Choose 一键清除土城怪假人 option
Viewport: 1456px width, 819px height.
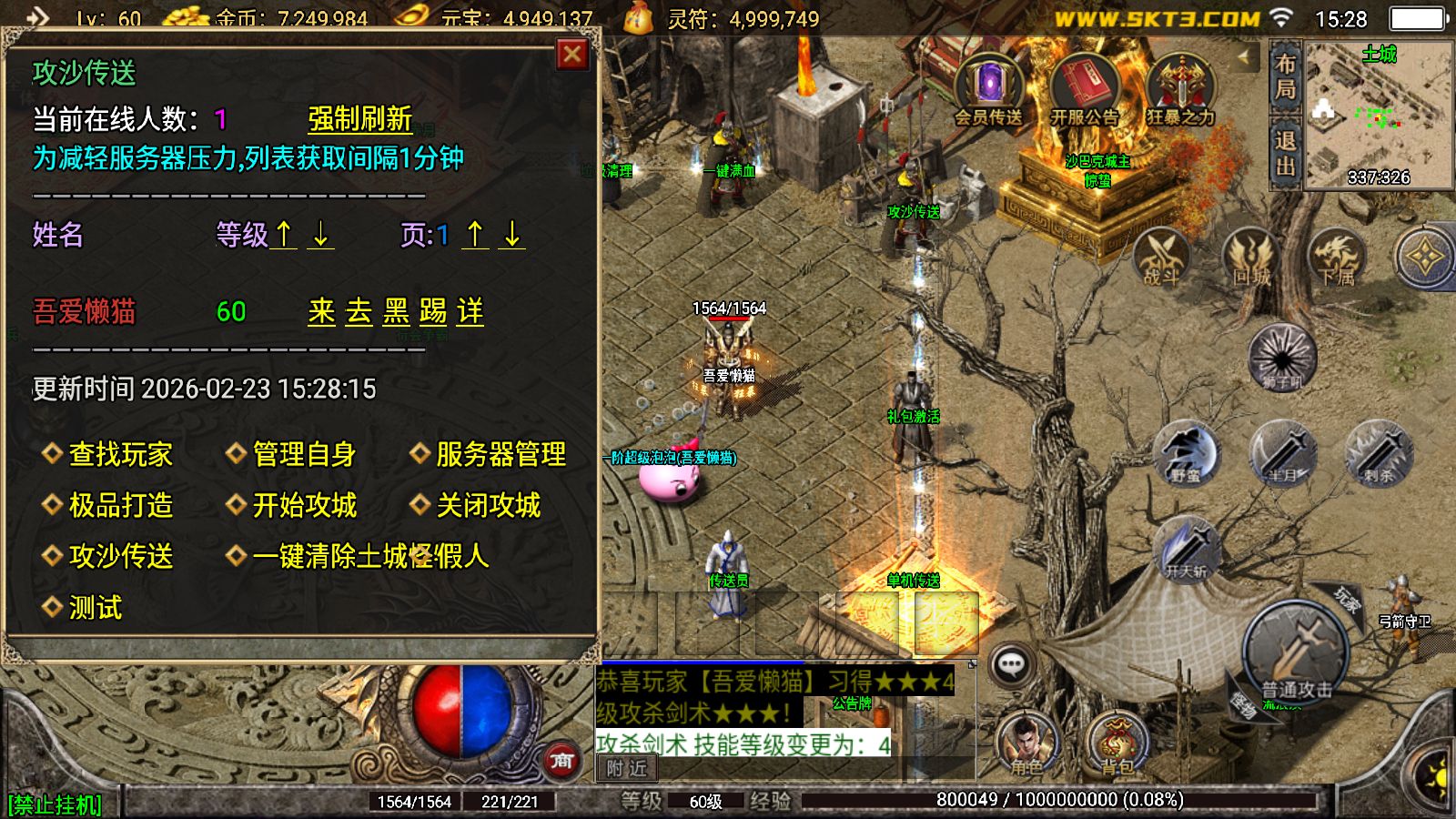pyautogui.click(x=369, y=556)
